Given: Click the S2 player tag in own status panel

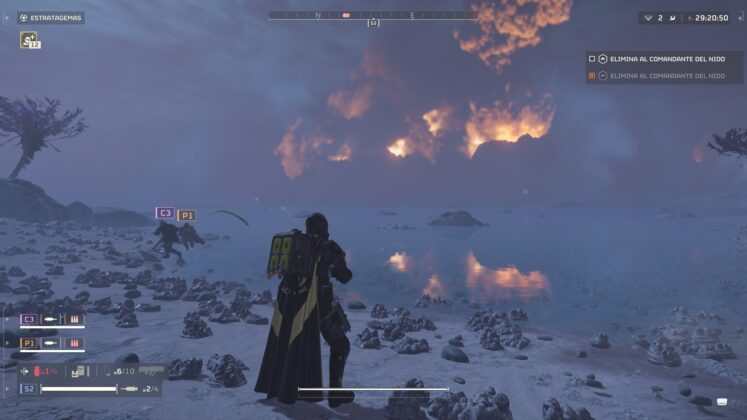Looking at the screenshot, I should pos(28,388).
